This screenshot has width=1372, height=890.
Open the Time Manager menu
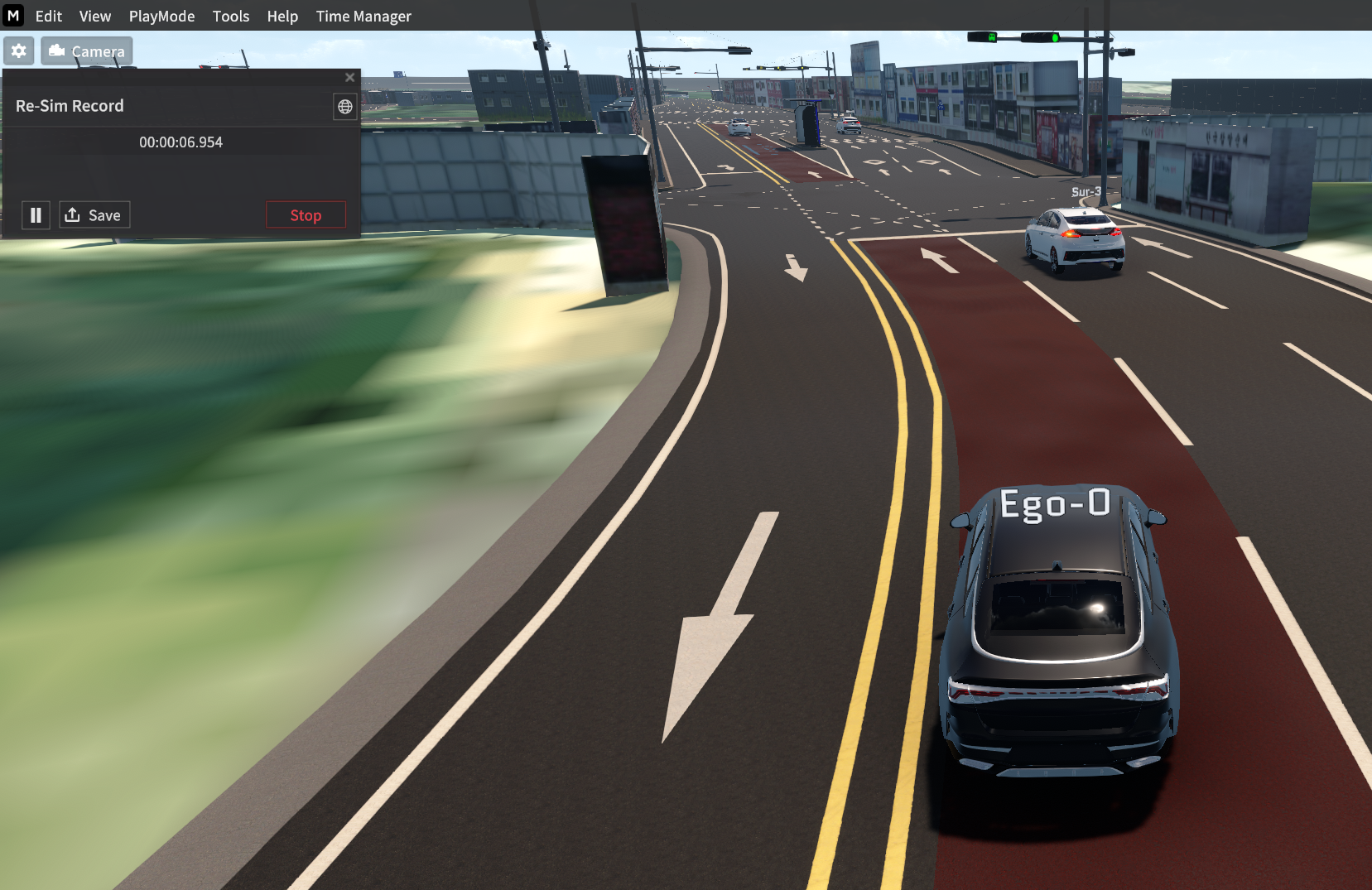pos(363,17)
